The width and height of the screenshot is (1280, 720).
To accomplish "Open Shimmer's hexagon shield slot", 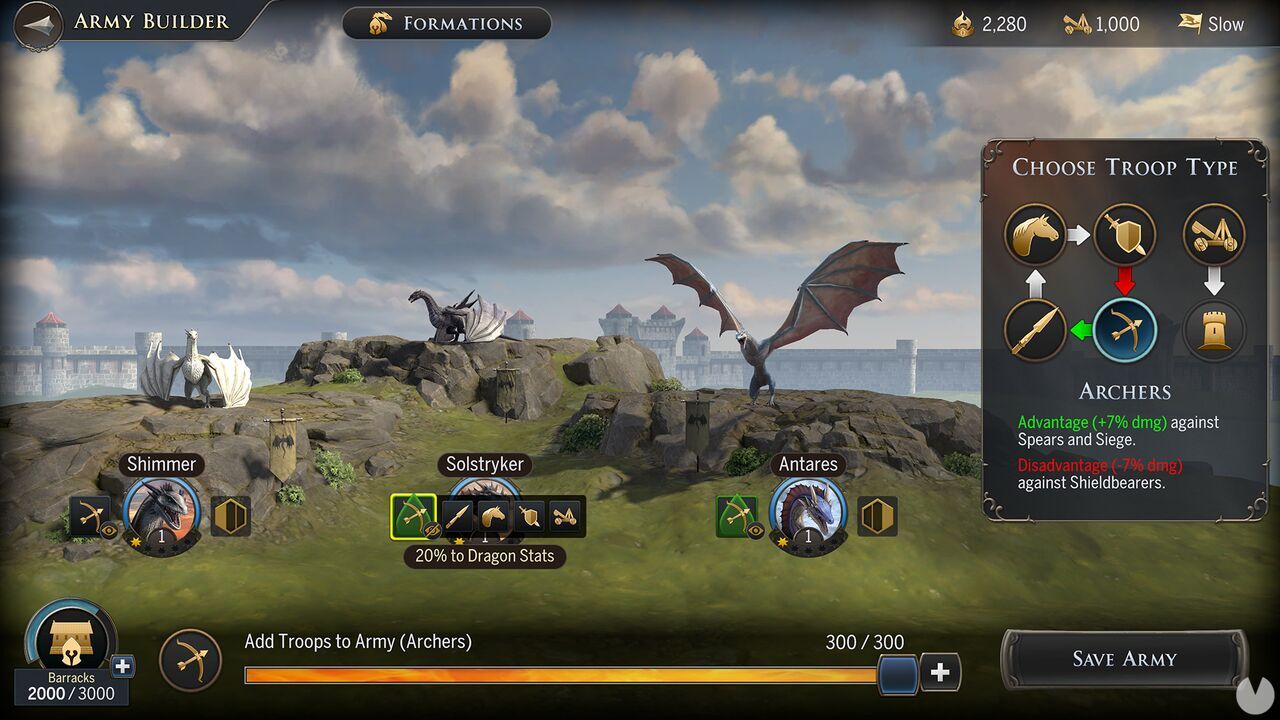I will coord(231,516).
